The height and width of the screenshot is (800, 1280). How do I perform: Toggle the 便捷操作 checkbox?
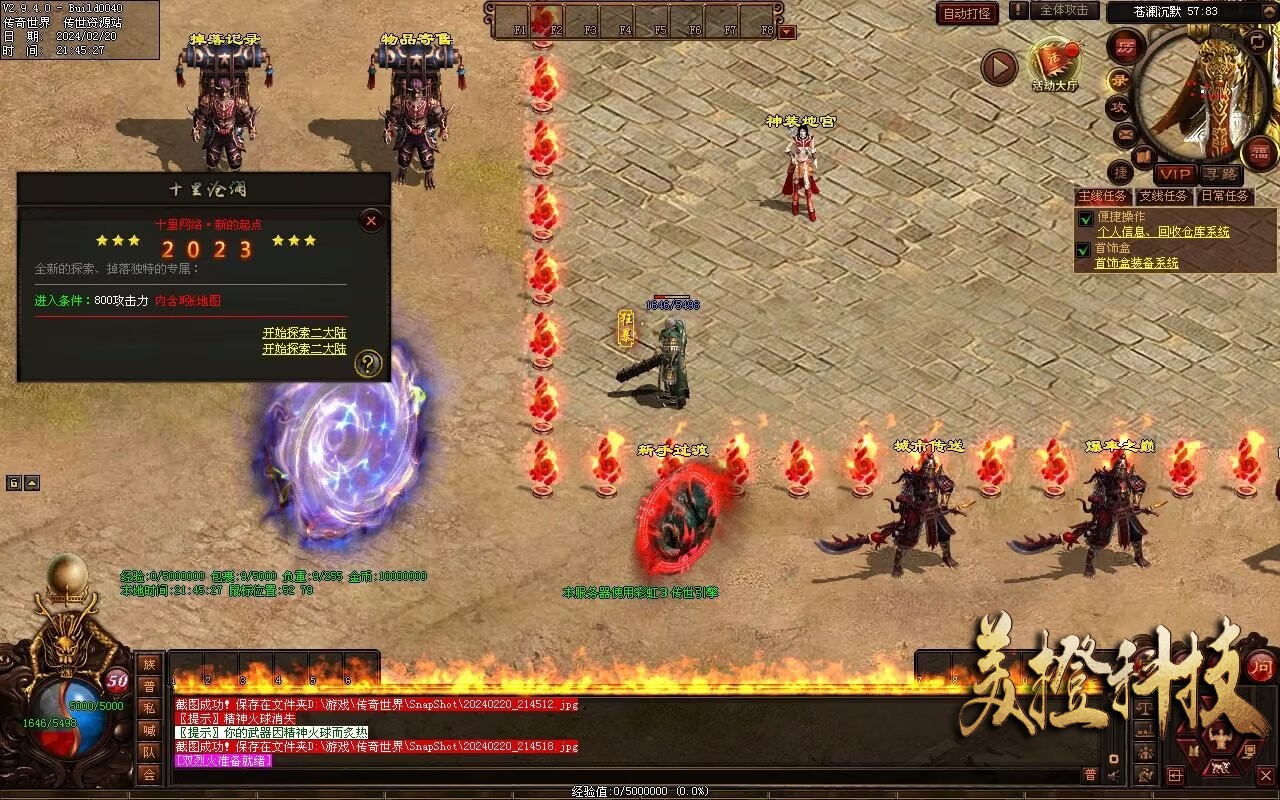1084,218
